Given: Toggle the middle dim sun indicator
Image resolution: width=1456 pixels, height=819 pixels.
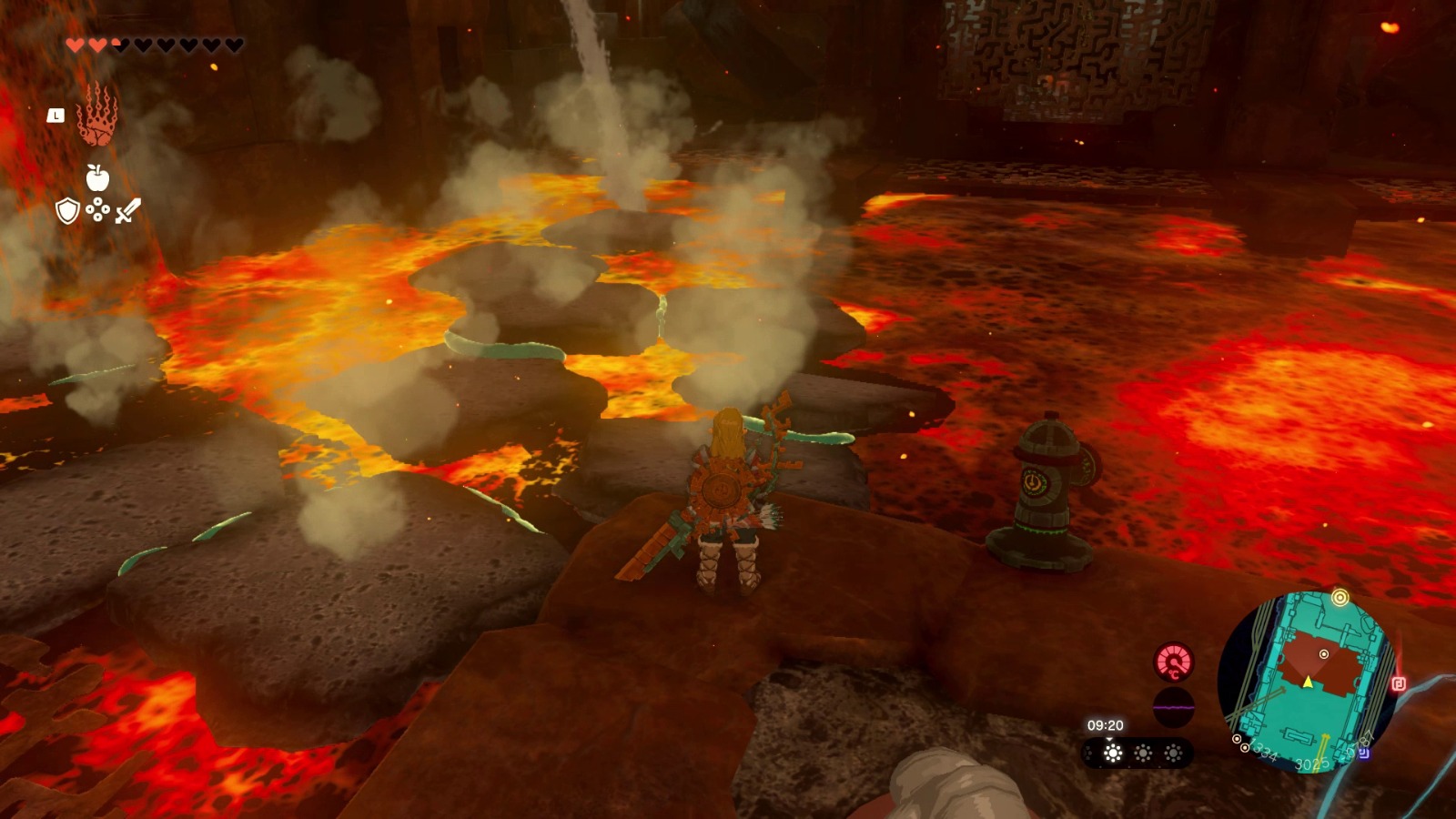Looking at the screenshot, I should tap(1141, 753).
